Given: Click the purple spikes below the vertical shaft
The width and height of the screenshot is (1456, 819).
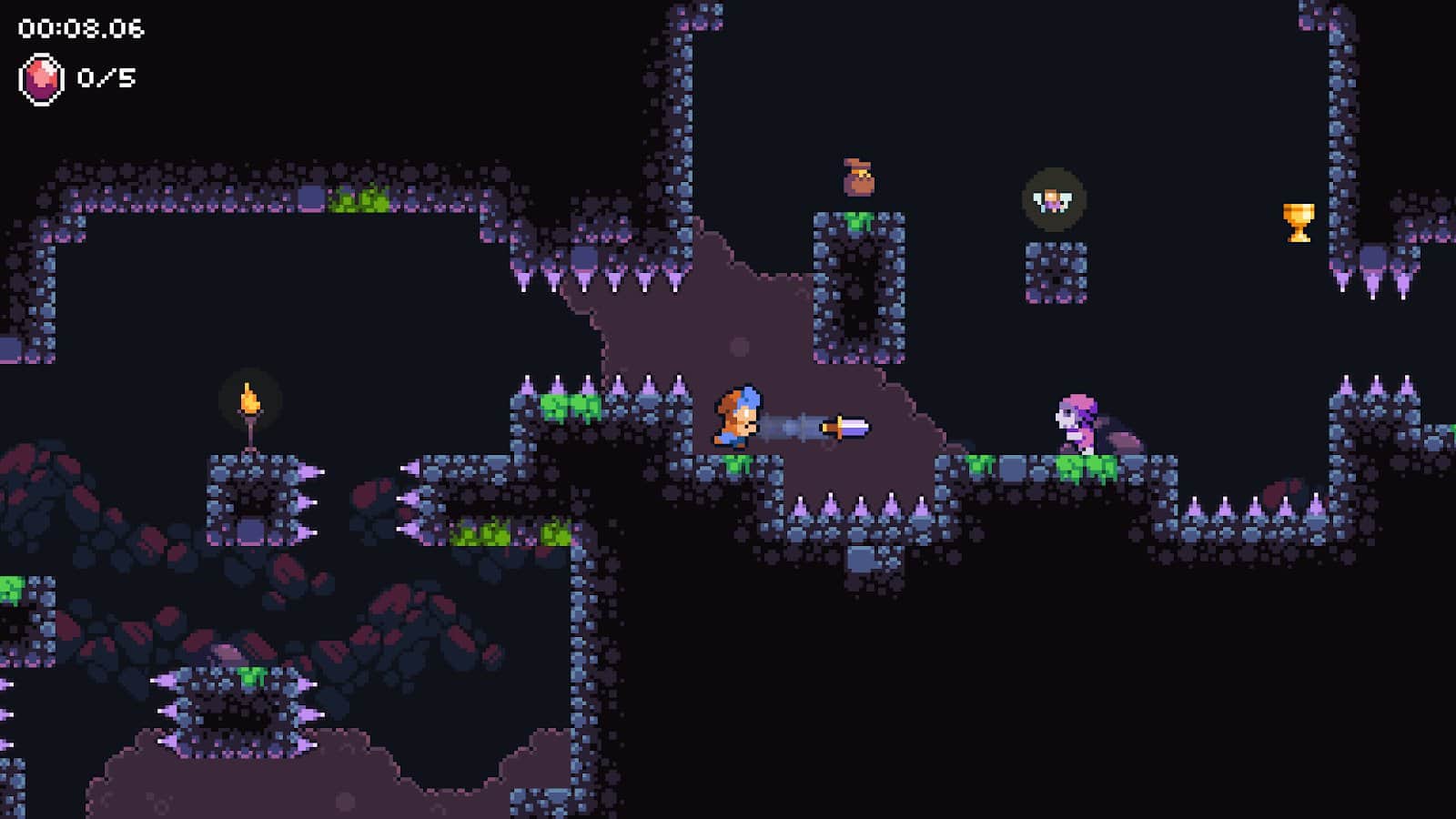Looking at the screenshot, I should (860, 505).
